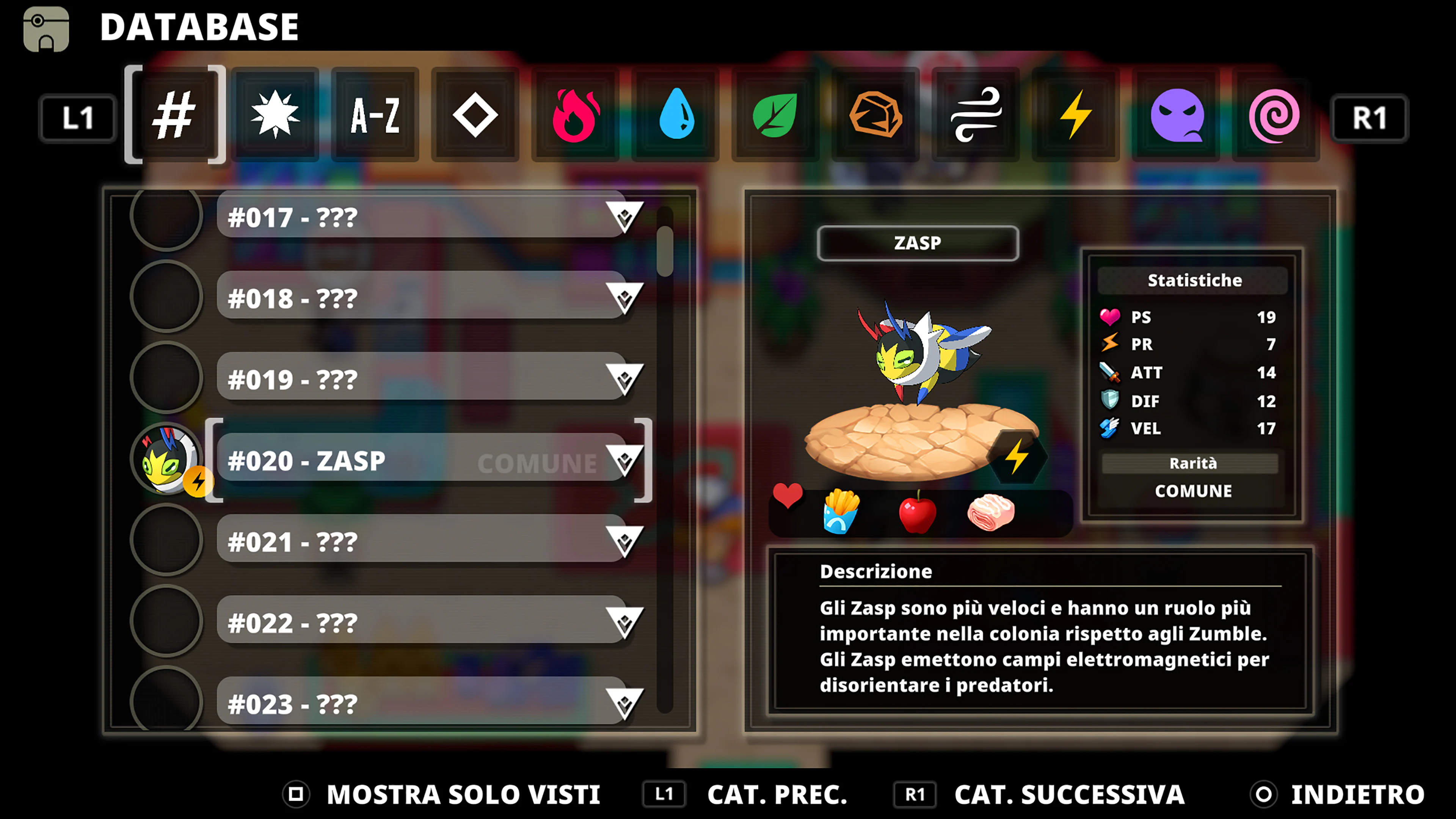
Task: Select the electric lightning type filter
Action: [1075, 117]
